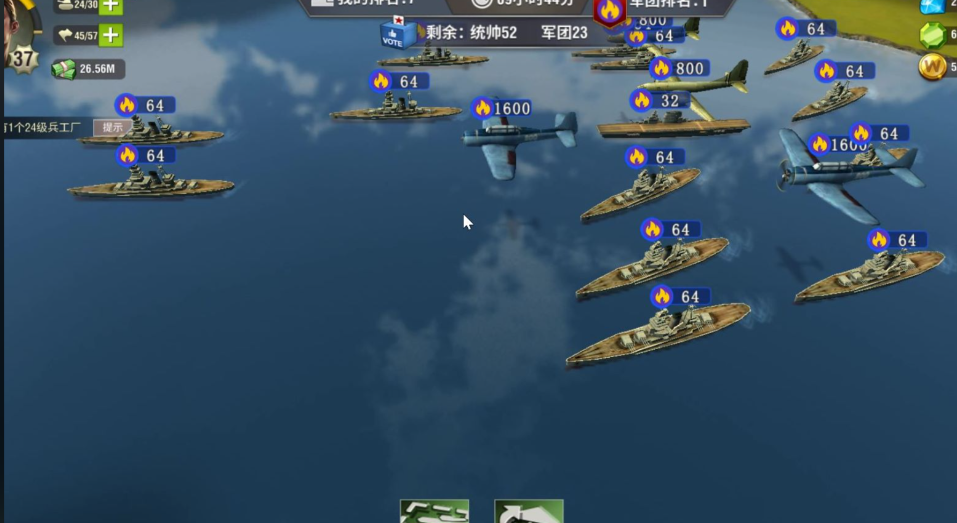Open the commander portrait profile
Image resolution: width=957 pixels, height=523 pixels.
click(18, 25)
